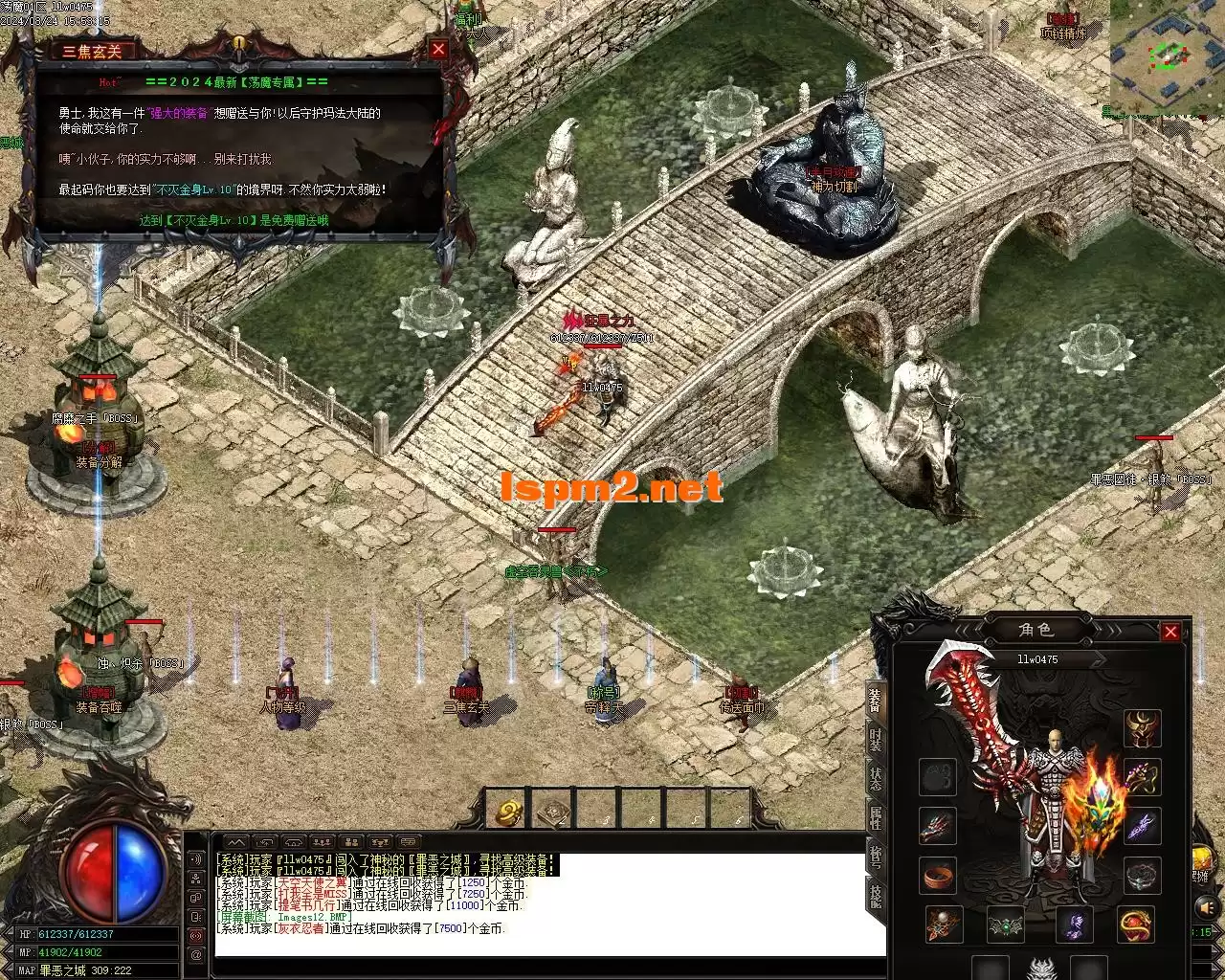Click the dragon claw bracer slot
The width and height of the screenshot is (1225, 980).
[938, 826]
